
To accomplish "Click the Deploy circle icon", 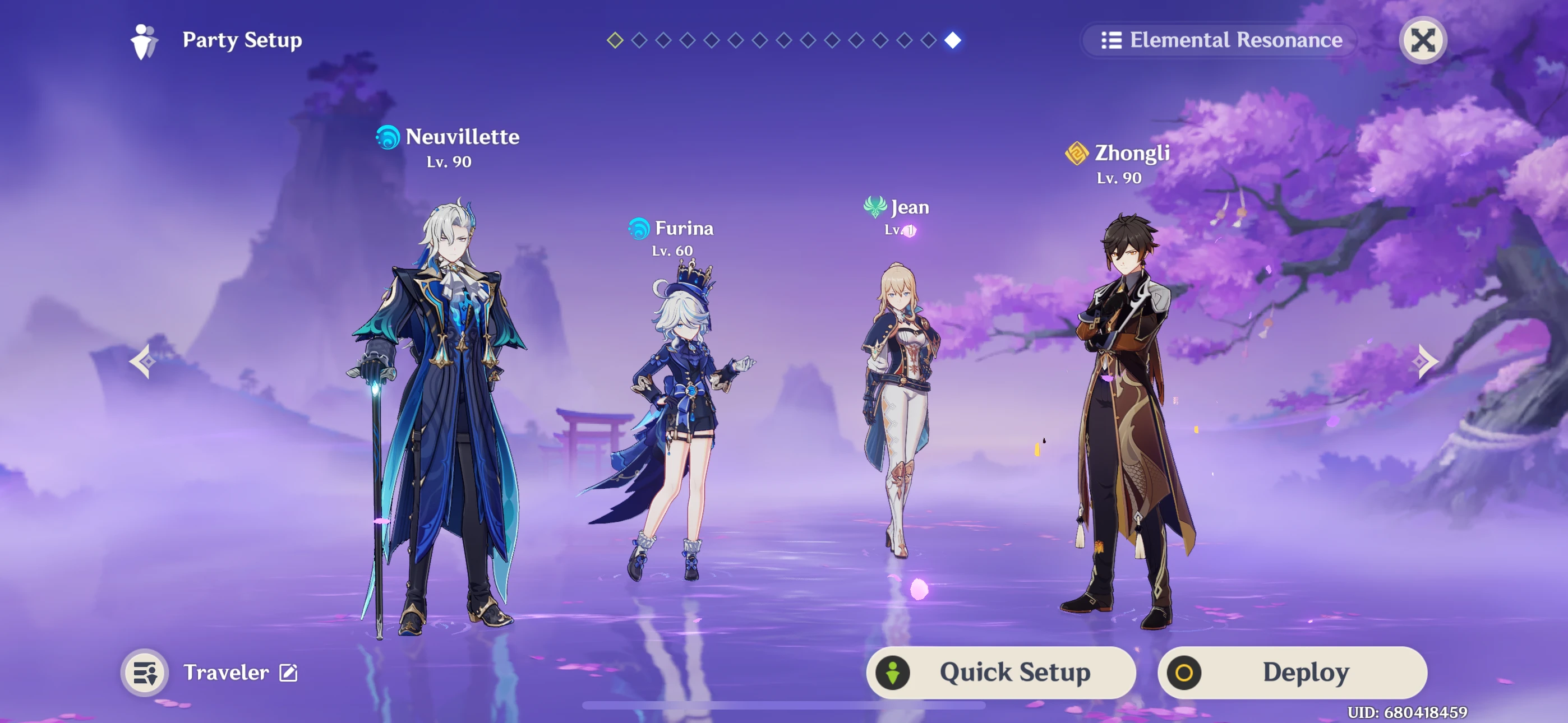I will pyautogui.click(x=1184, y=672).
